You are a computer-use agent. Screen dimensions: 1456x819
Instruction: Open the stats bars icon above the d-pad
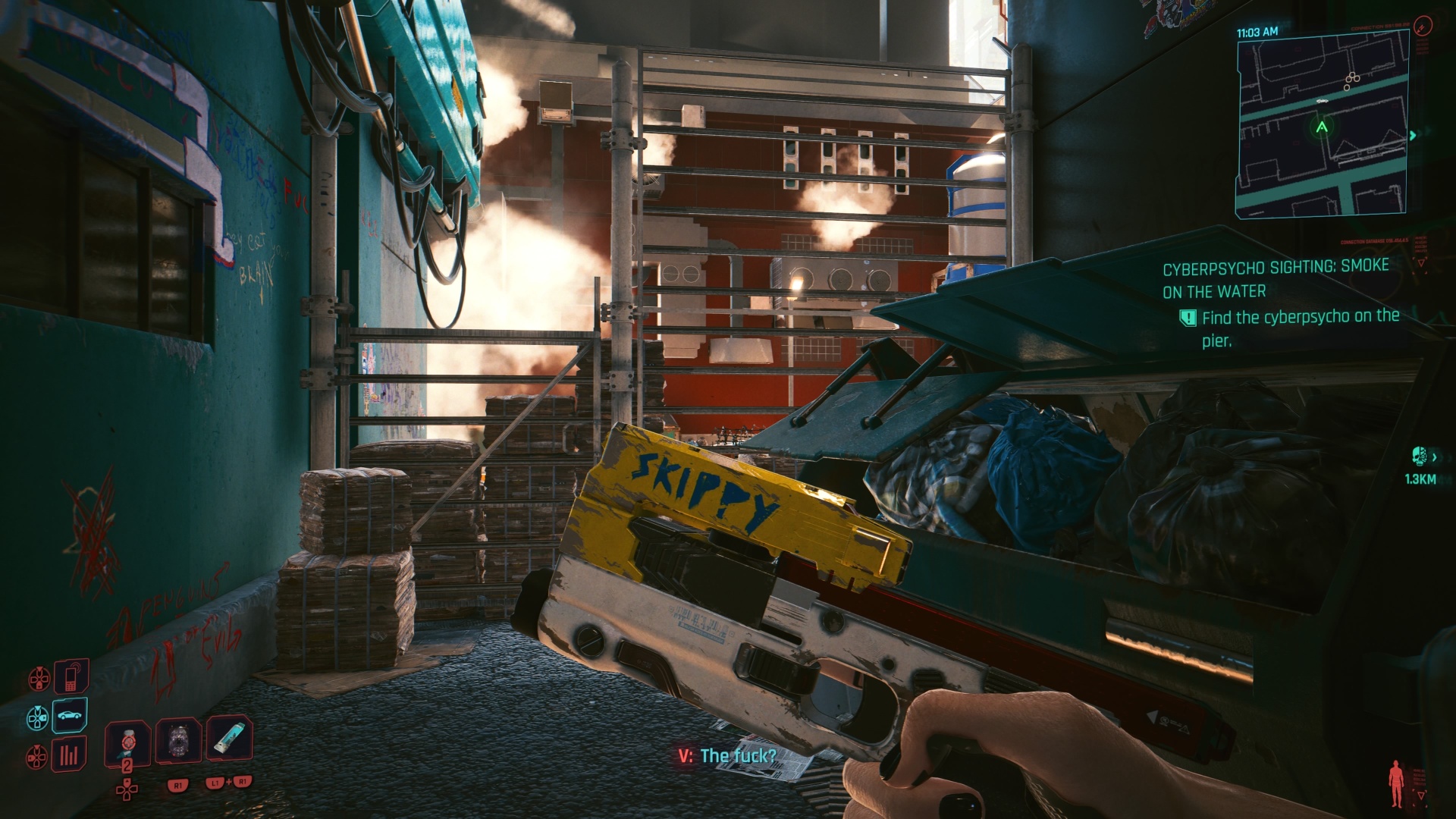coord(68,755)
